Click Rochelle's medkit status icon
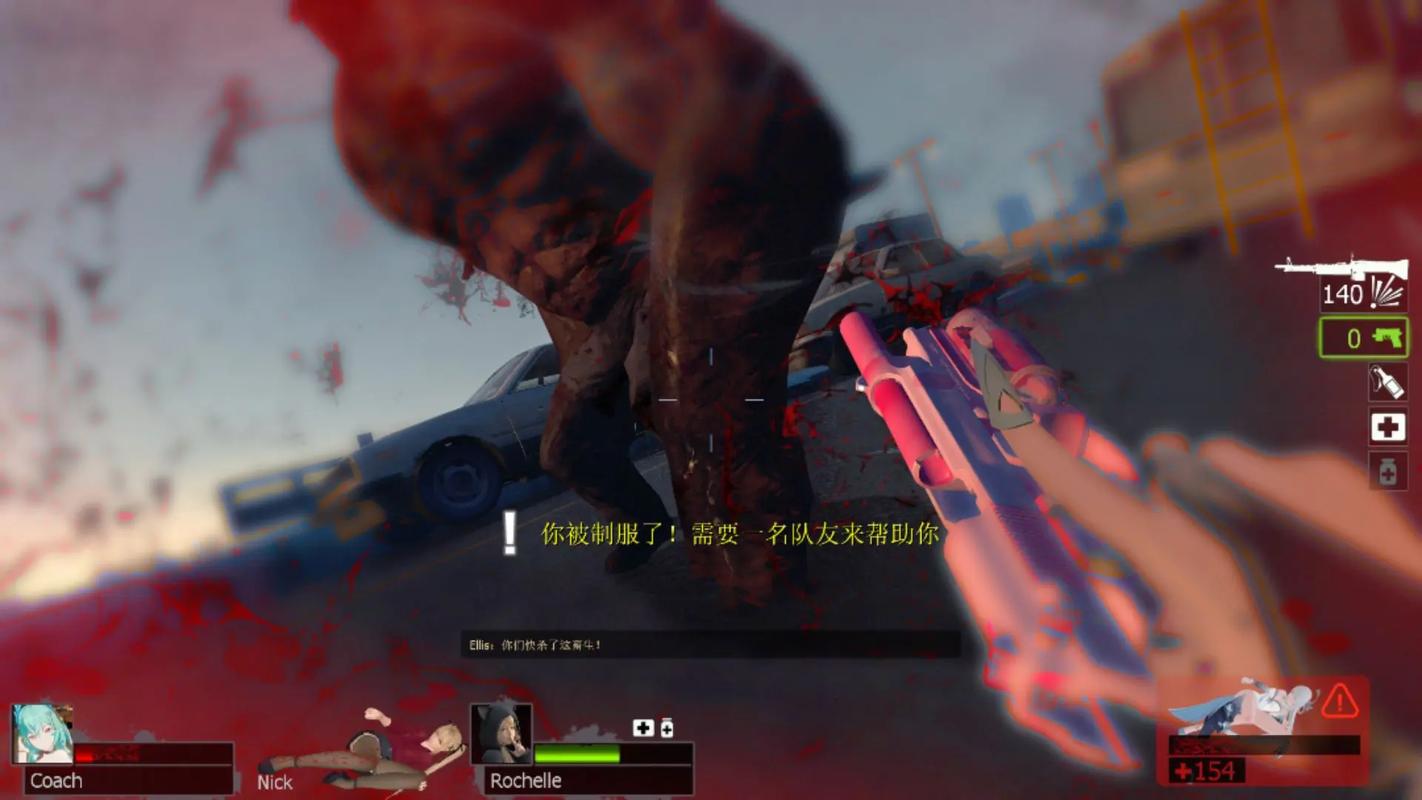 (643, 728)
